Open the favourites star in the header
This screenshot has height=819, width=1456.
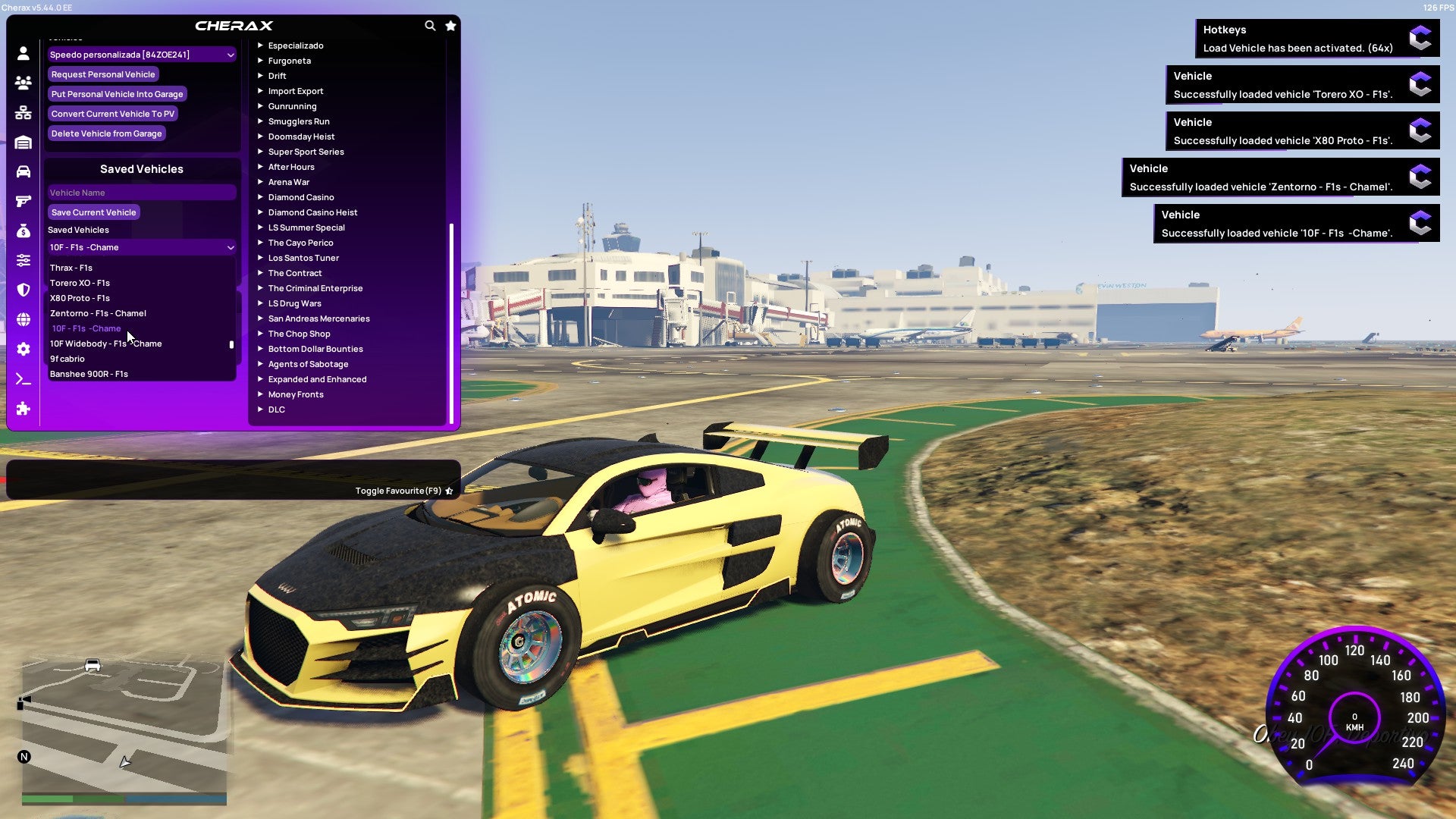[450, 25]
